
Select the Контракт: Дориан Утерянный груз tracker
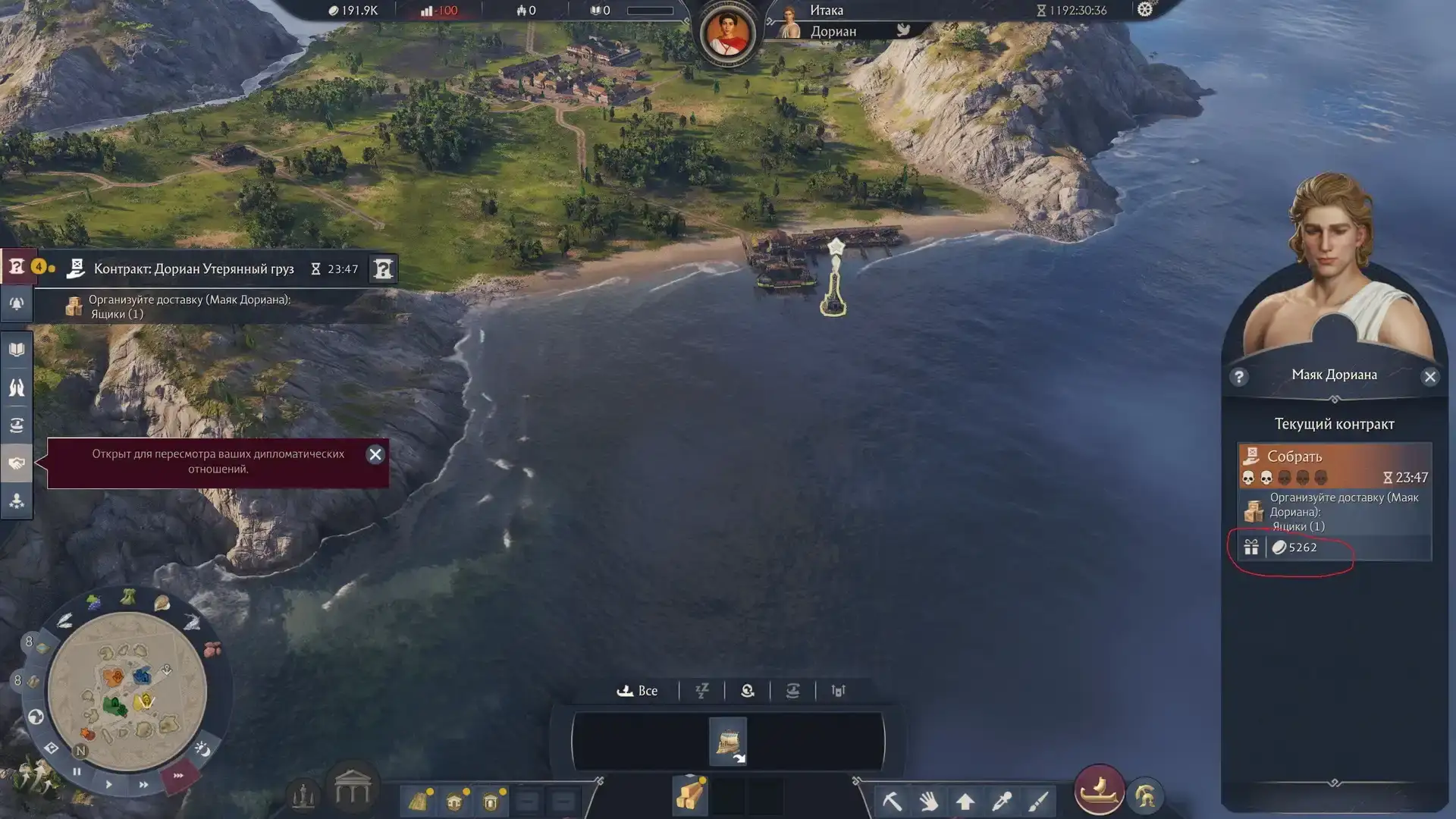(x=193, y=269)
